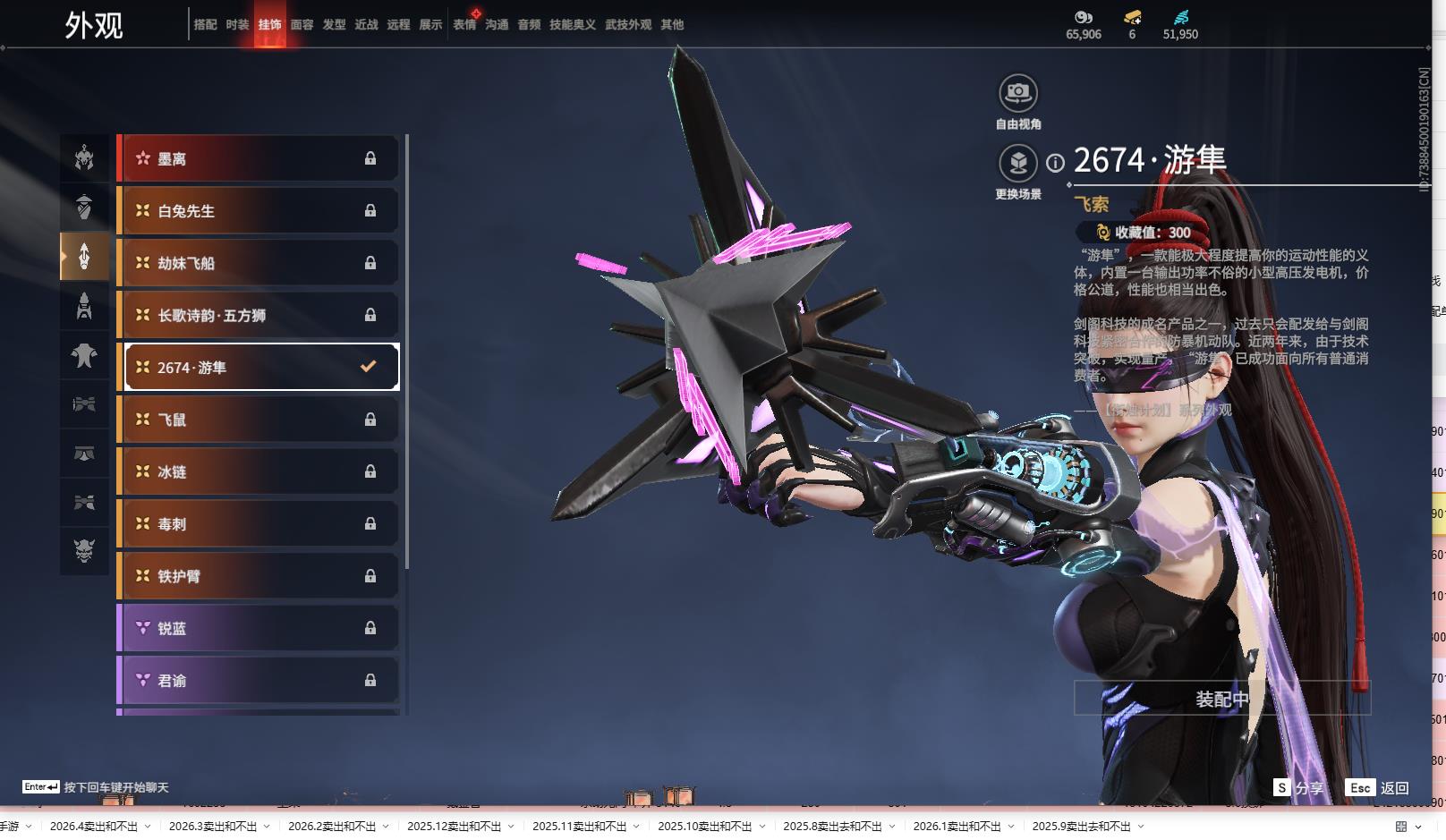Pick the 长歌诗韵·五方狮 entry

click(259, 315)
